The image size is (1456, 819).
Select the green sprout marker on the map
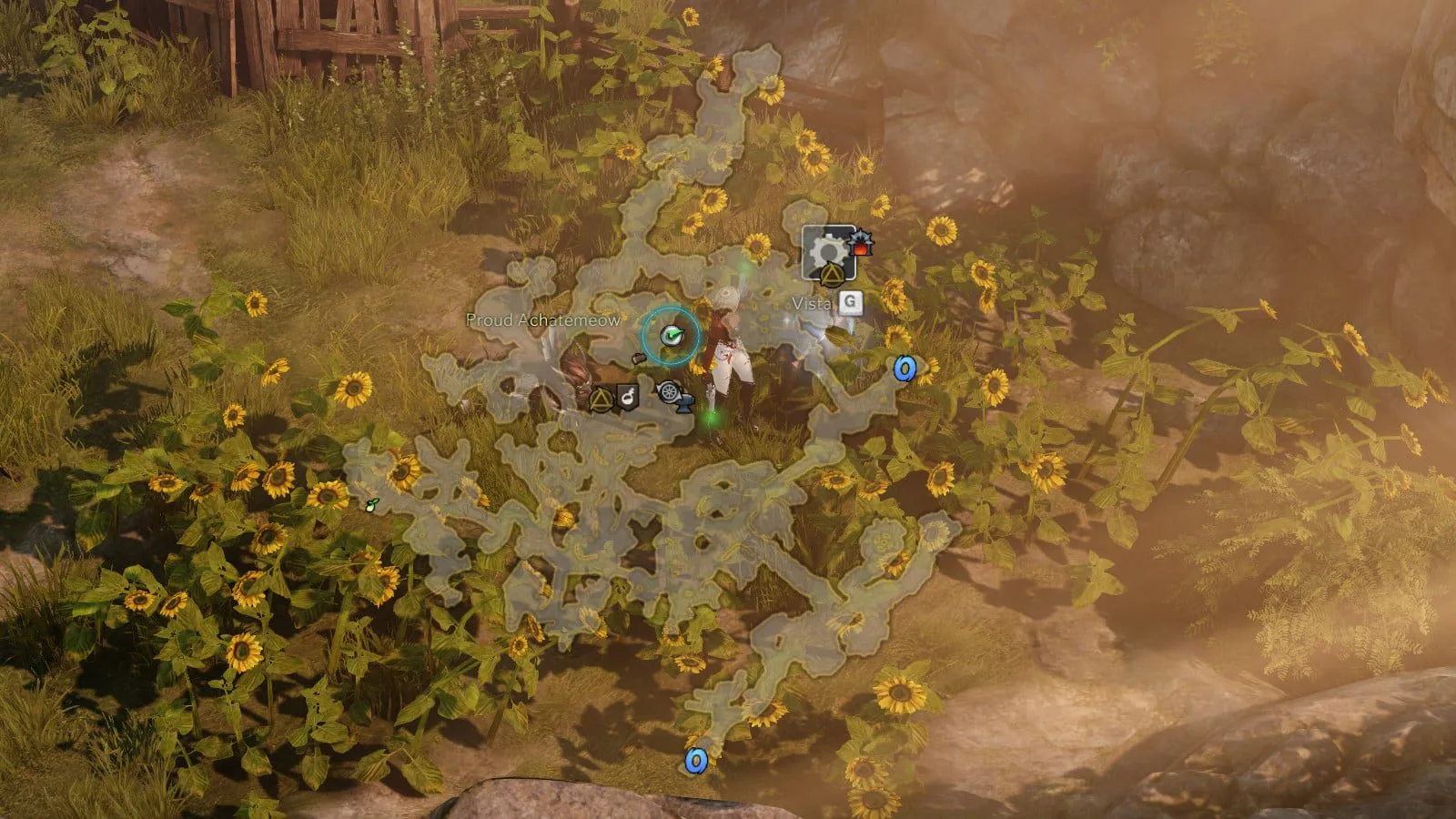370,505
